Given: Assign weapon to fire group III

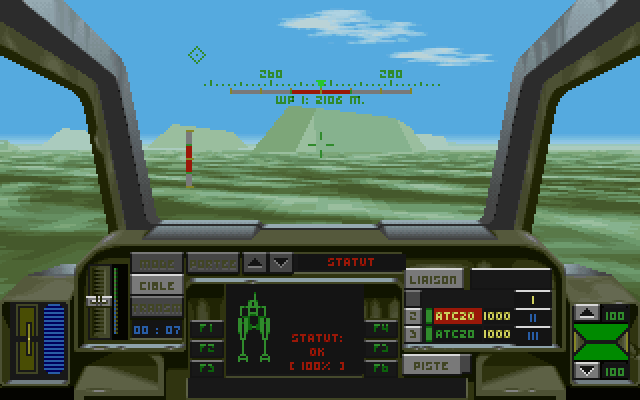Looking at the screenshot, I should [x=532, y=335].
